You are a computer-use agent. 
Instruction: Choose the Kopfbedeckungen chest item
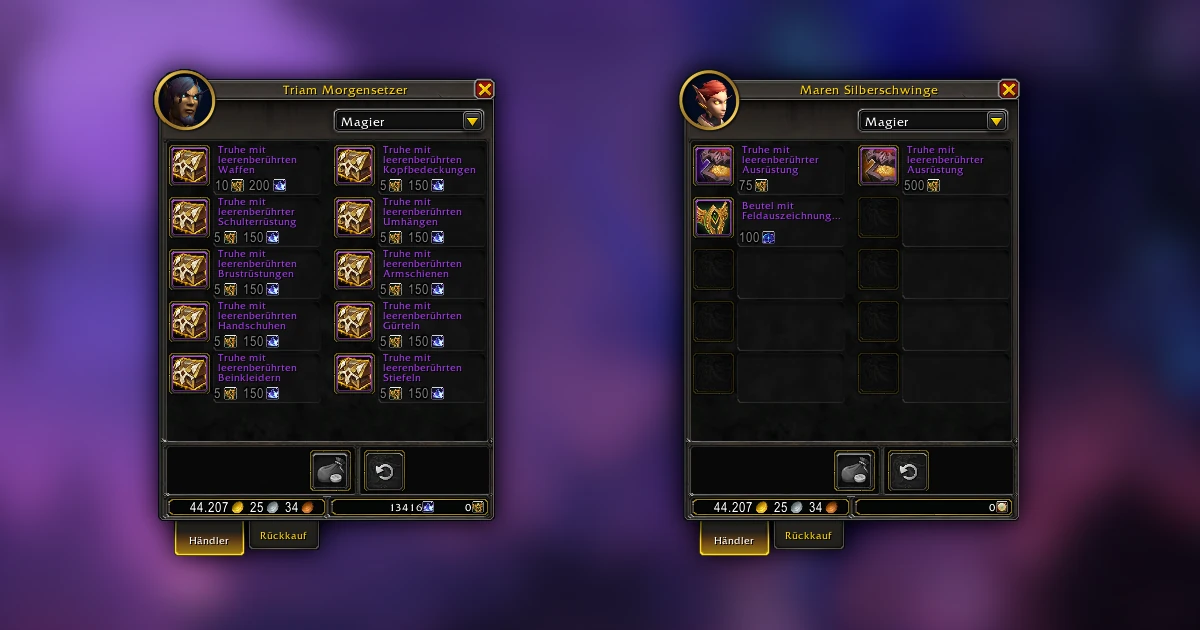(x=354, y=166)
